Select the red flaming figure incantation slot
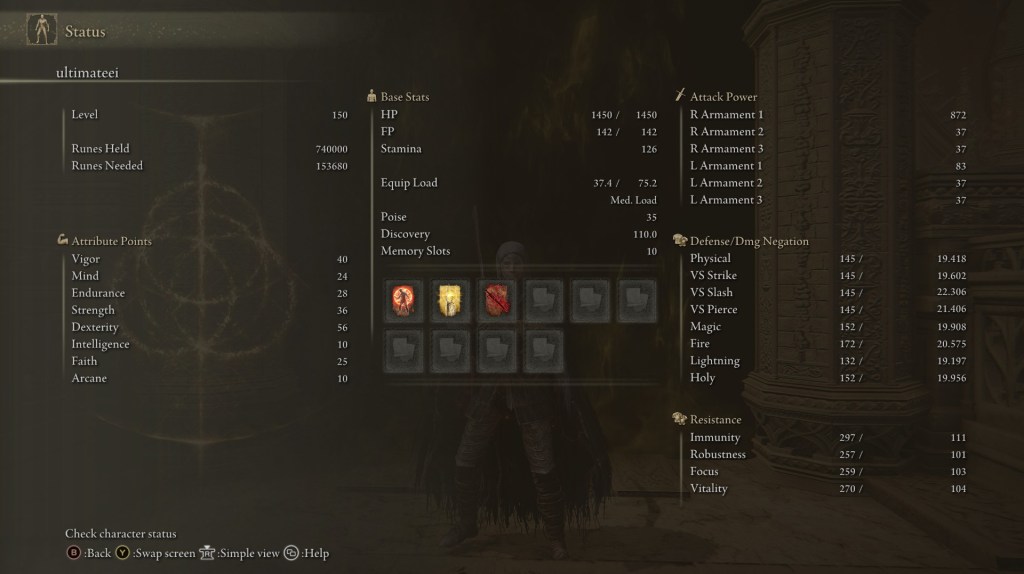 [x=403, y=300]
